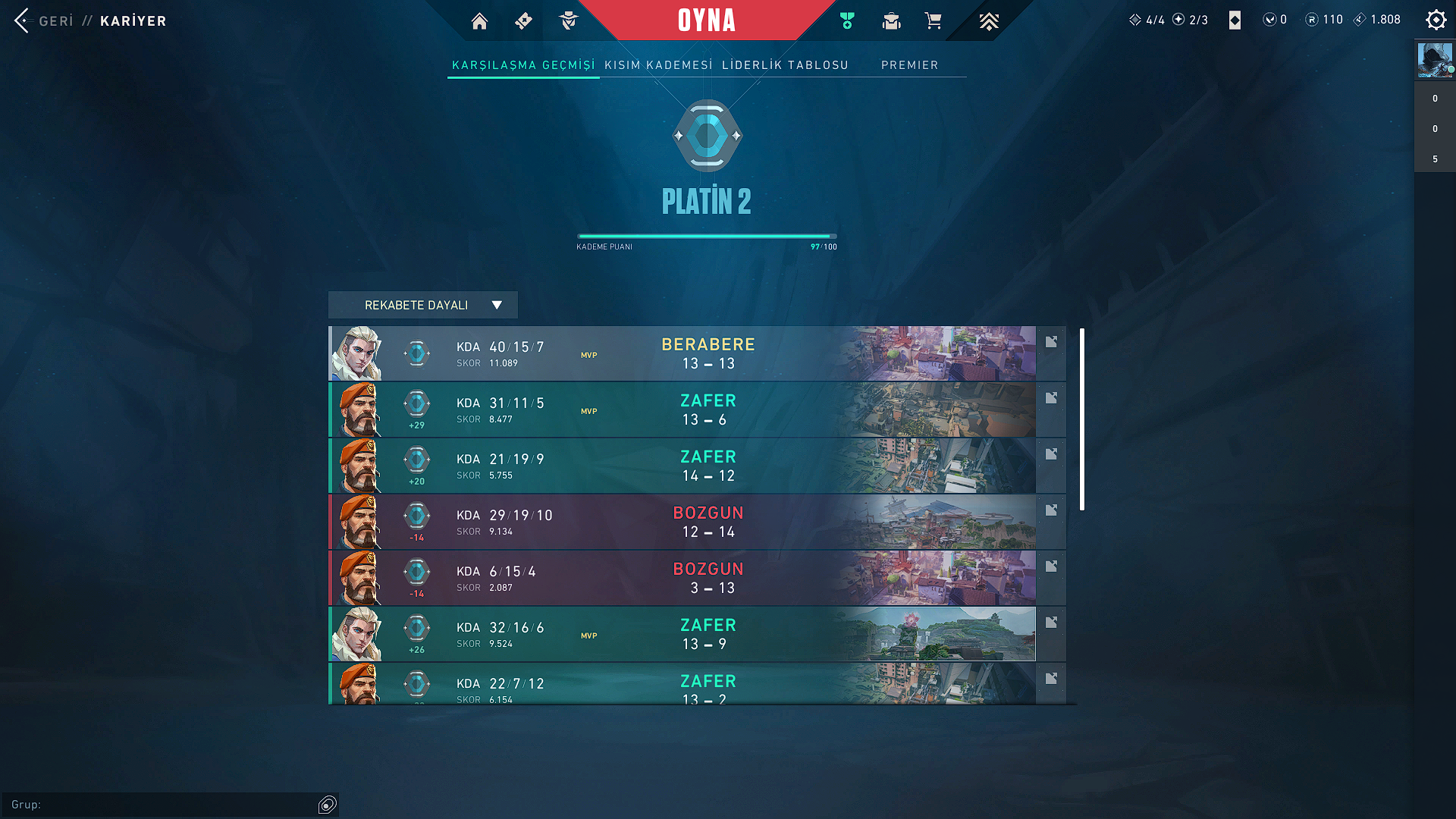This screenshot has height=819, width=1456.
Task: Switch to the PREMIER tab
Action: pos(909,65)
